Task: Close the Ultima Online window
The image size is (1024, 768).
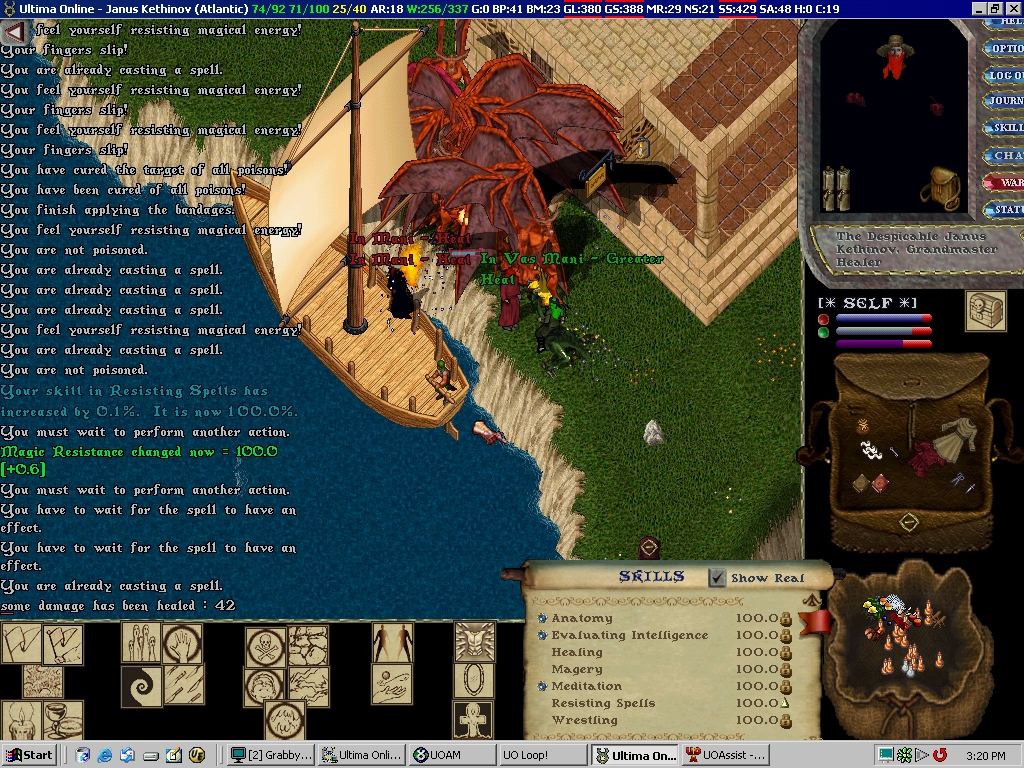Action: (x=1012, y=8)
